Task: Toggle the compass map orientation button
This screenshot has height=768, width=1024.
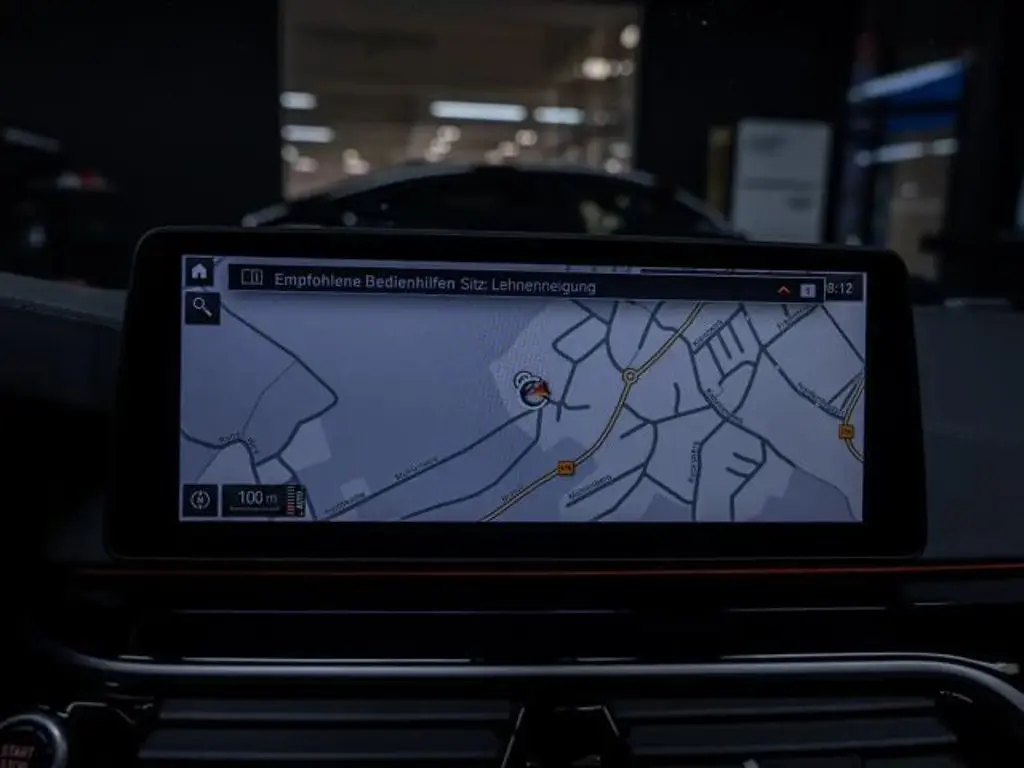Action: 200,500
